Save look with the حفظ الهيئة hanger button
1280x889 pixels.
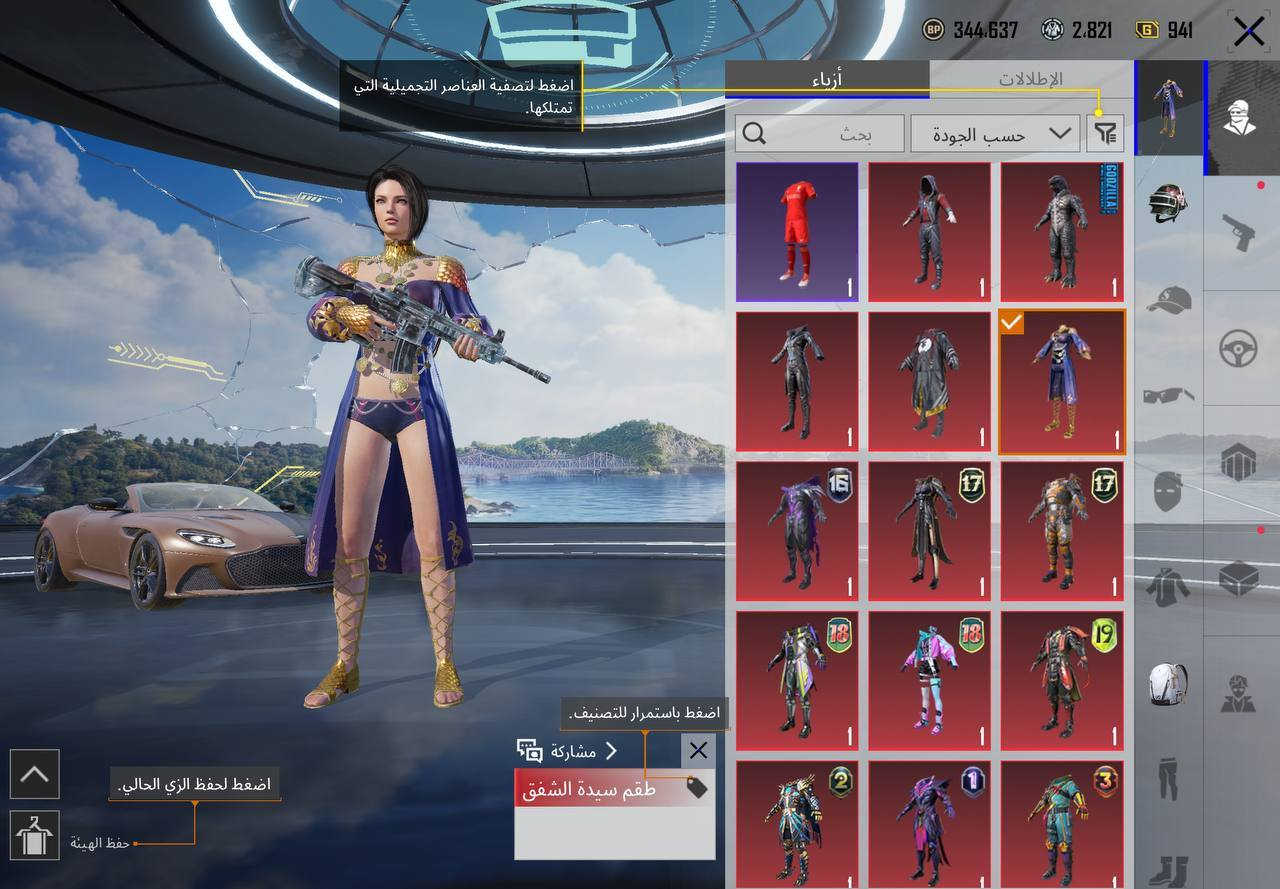pos(35,835)
